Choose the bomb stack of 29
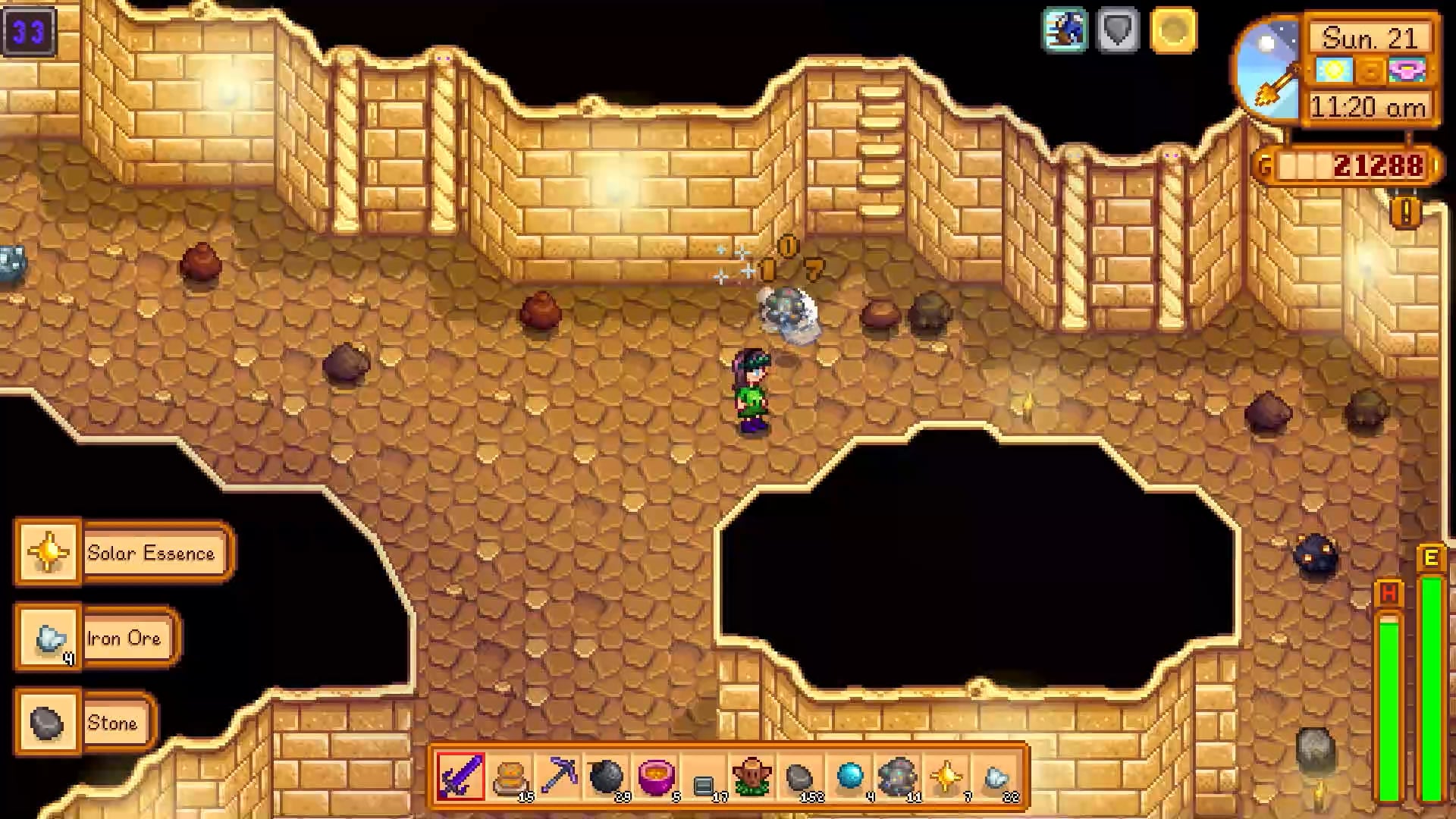 (x=607, y=777)
